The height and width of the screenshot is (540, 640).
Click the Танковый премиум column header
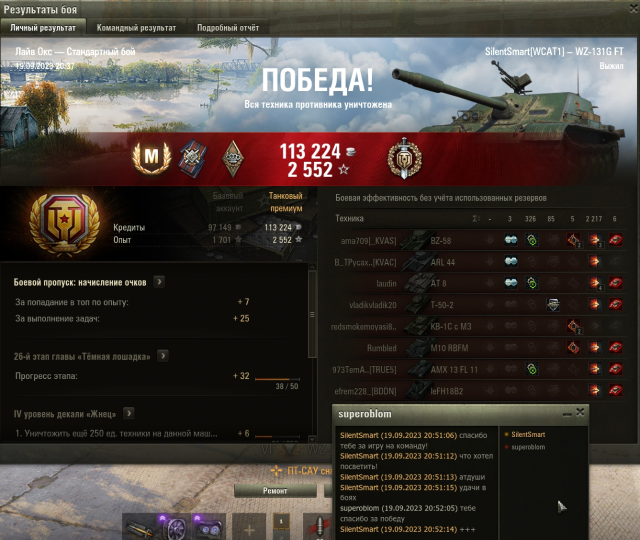(285, 201)
